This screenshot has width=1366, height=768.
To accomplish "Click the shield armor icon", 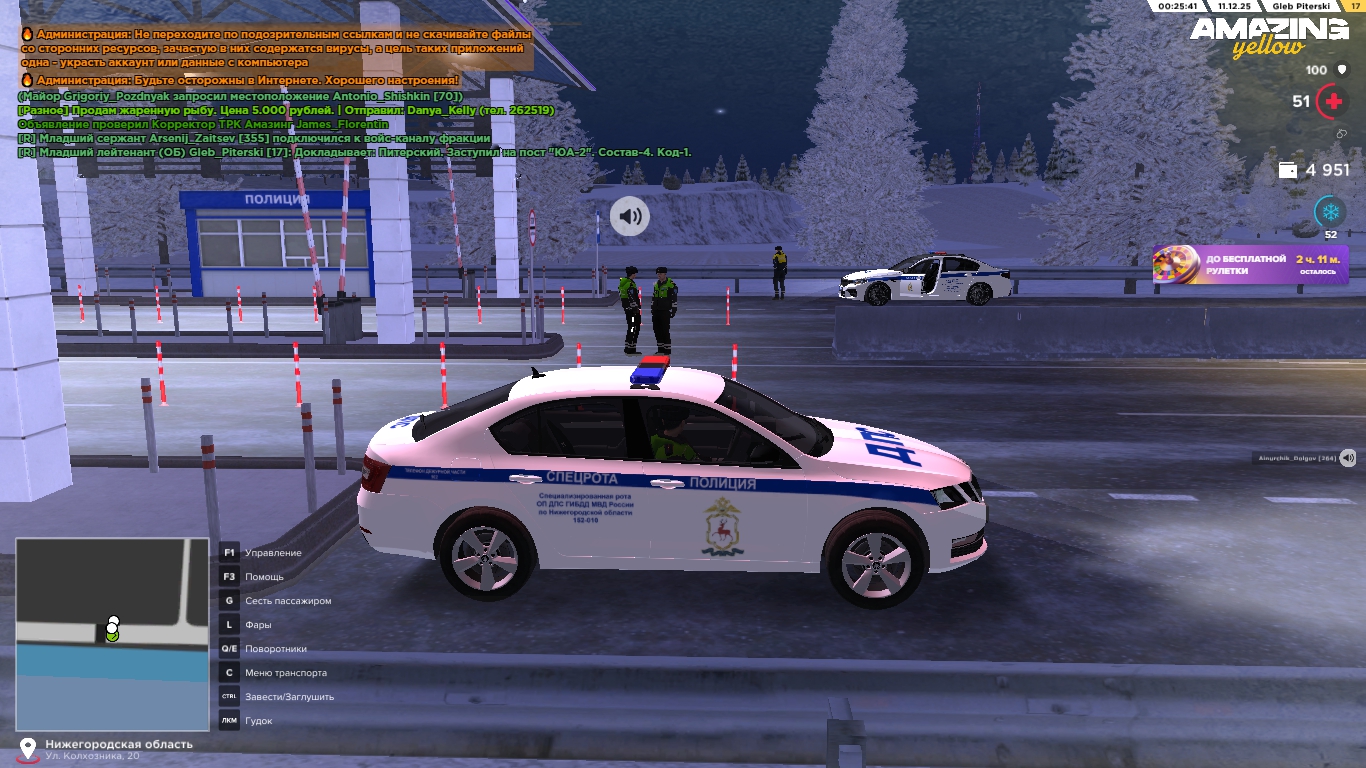I will click(1342, 70).
